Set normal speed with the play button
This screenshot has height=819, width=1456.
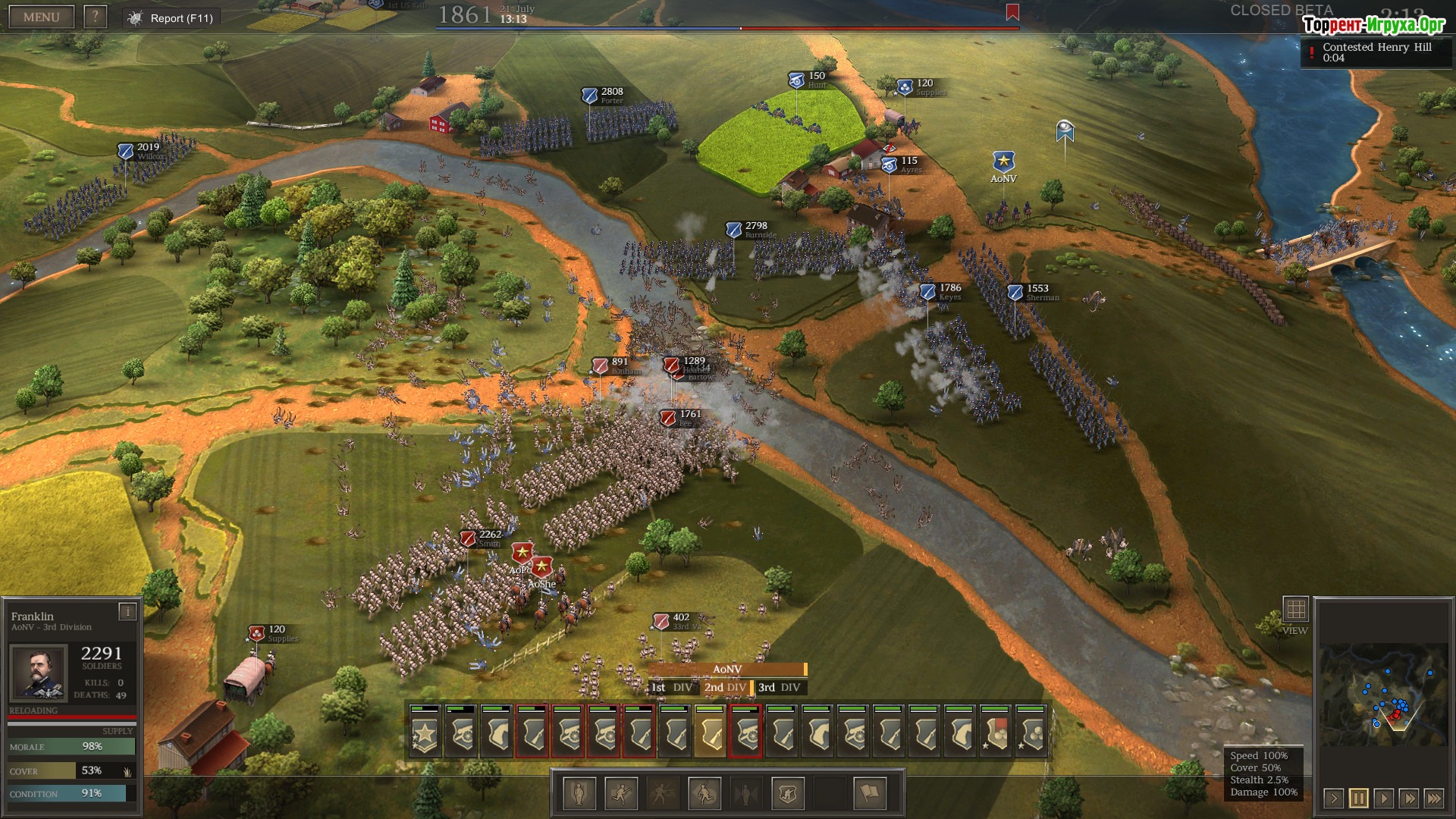pyautogui.click(x=1384, y=798)
